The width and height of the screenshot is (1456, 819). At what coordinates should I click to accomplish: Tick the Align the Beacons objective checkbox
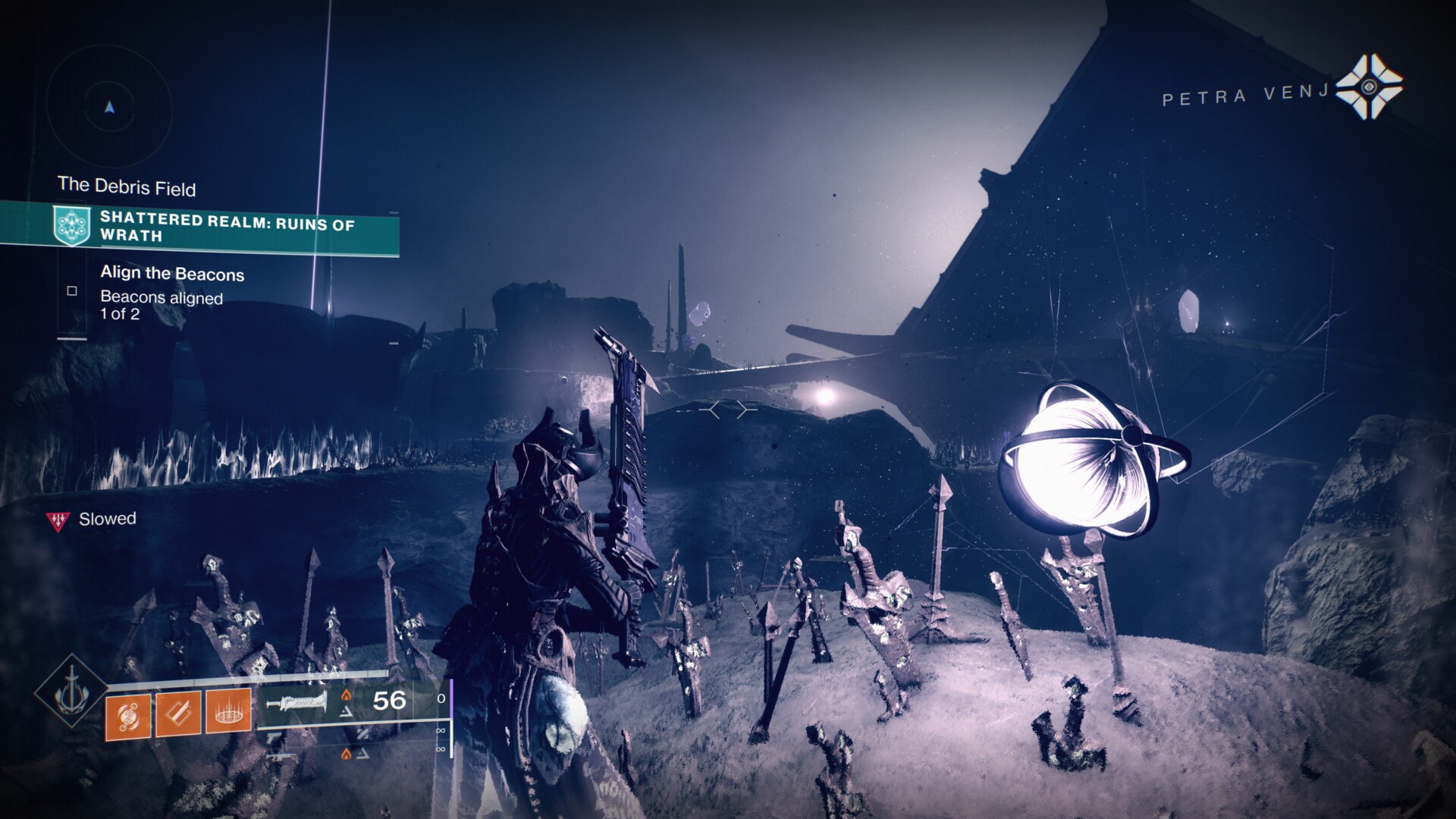pyautogui.click(x=72, y=290)
